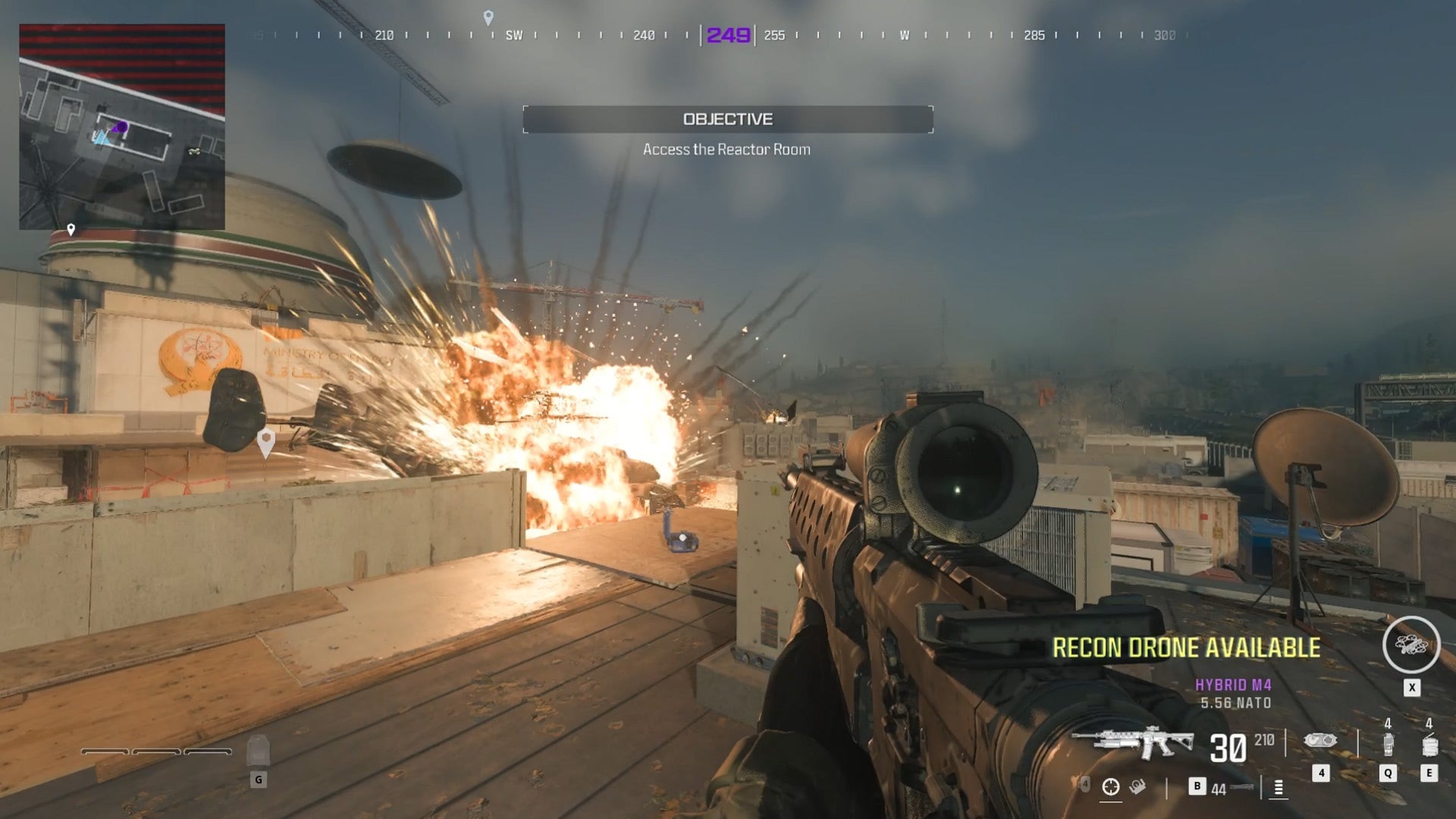Screen dimensions: 1456x819
Task: Click the objective waypoint marker on the rooftop wall
Action: [267, 438]
